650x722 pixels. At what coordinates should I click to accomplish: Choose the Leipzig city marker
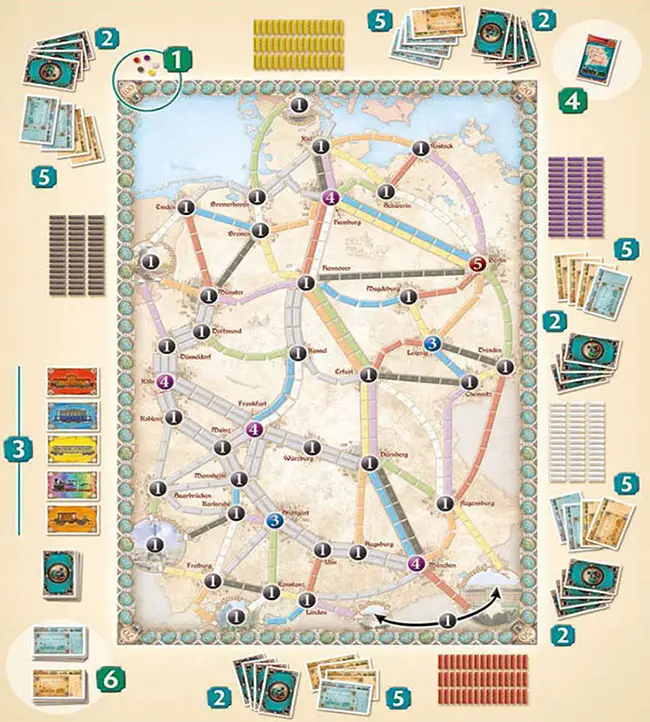point(432,344)
